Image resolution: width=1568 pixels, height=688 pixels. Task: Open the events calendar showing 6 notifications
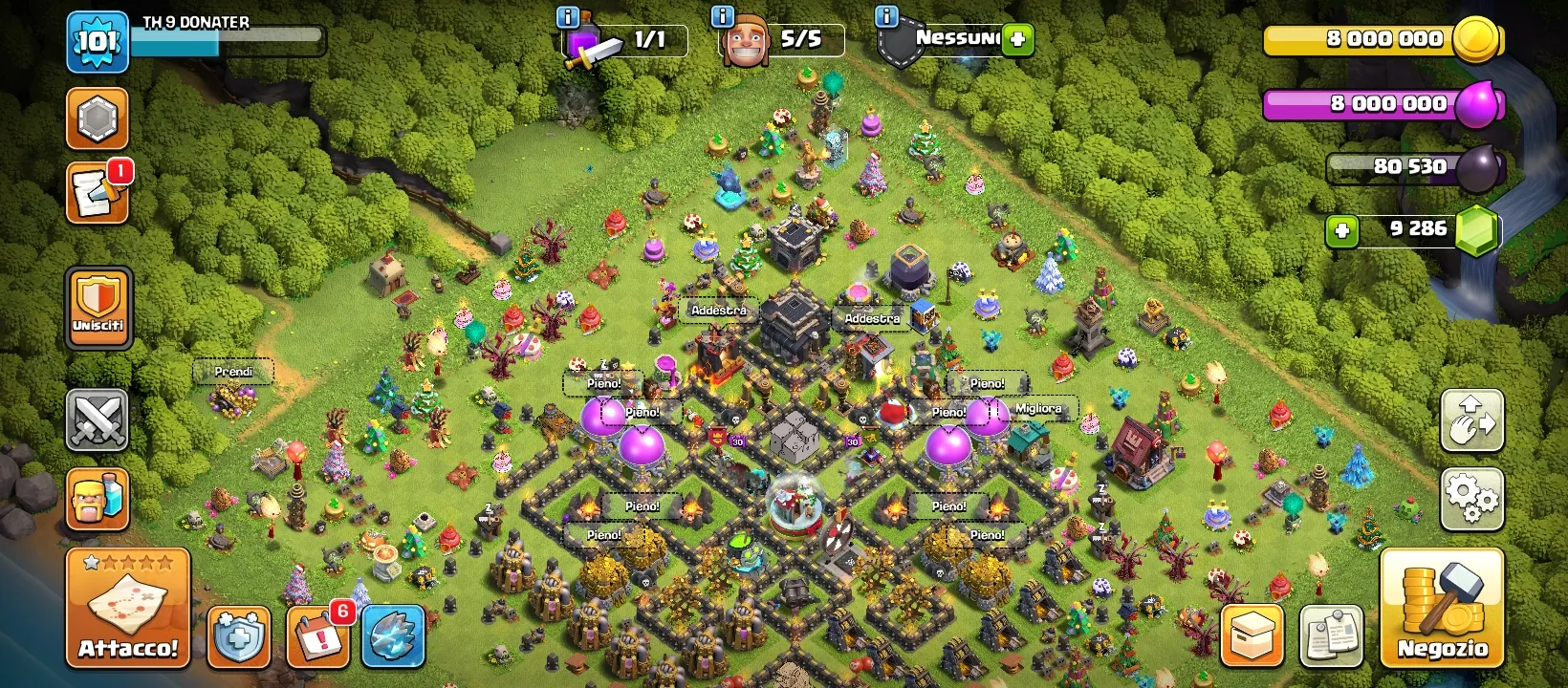pyautogui.click(x=318, y=635)
